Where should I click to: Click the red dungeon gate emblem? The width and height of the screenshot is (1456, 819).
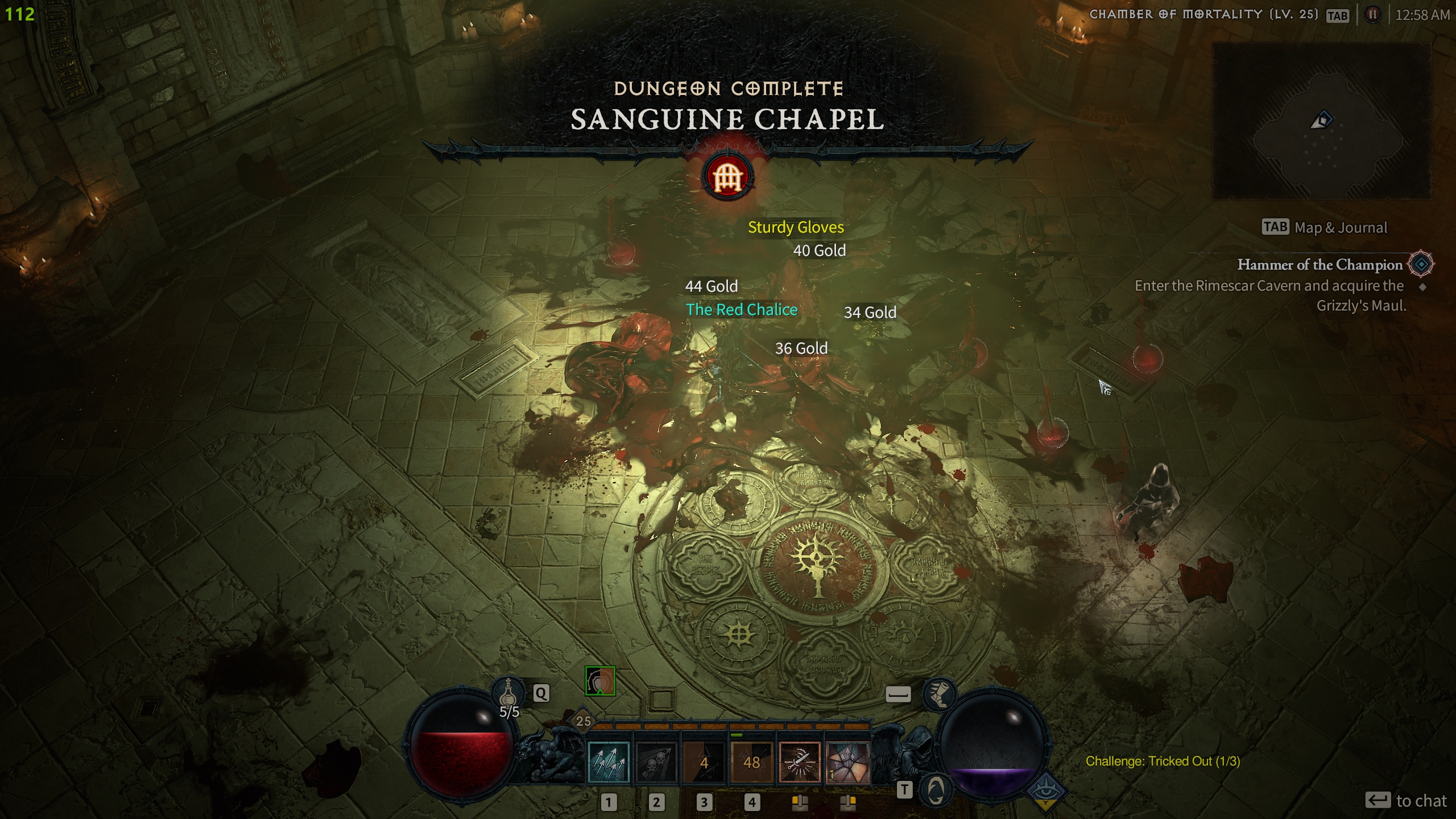pyautogui.click(x=728, y=178)
